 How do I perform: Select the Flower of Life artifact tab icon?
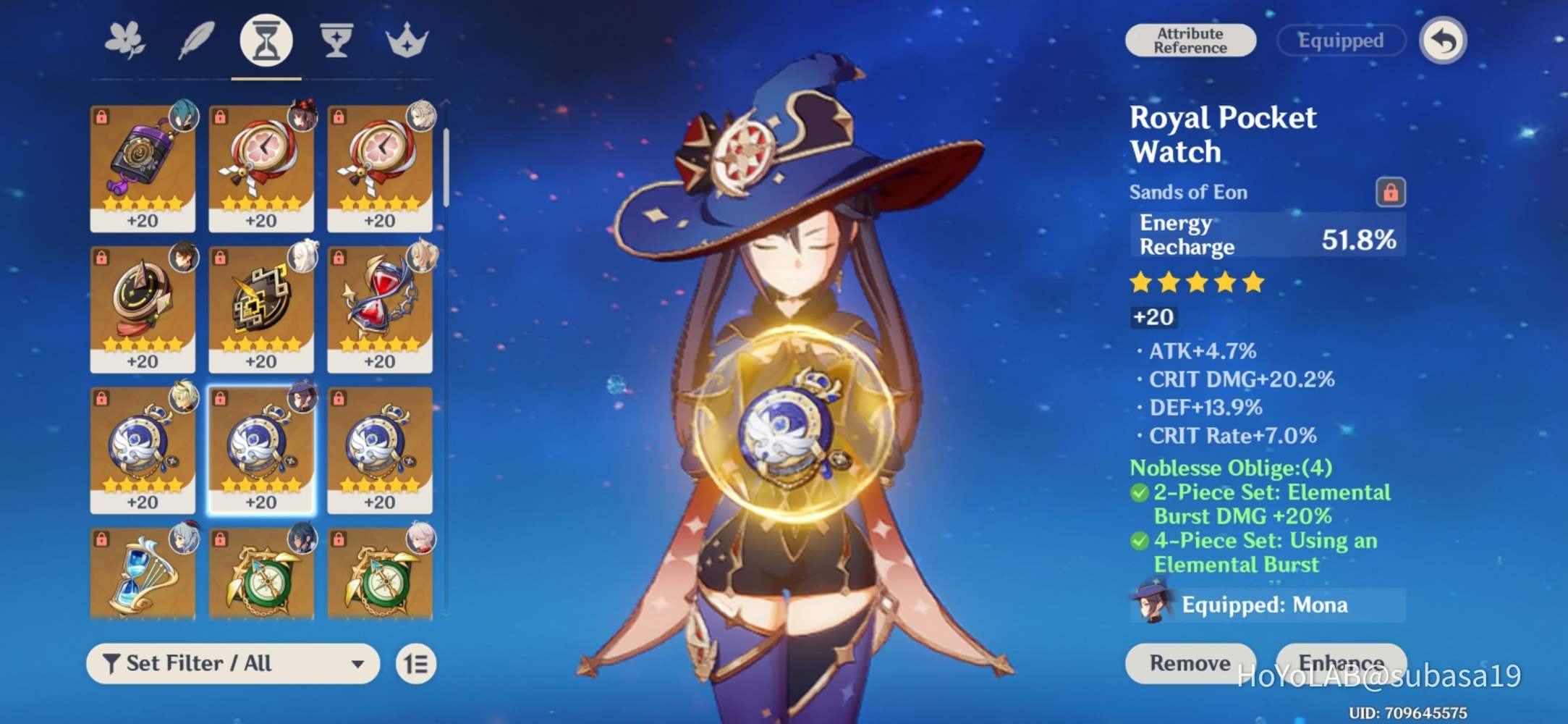tap(125, 41)
